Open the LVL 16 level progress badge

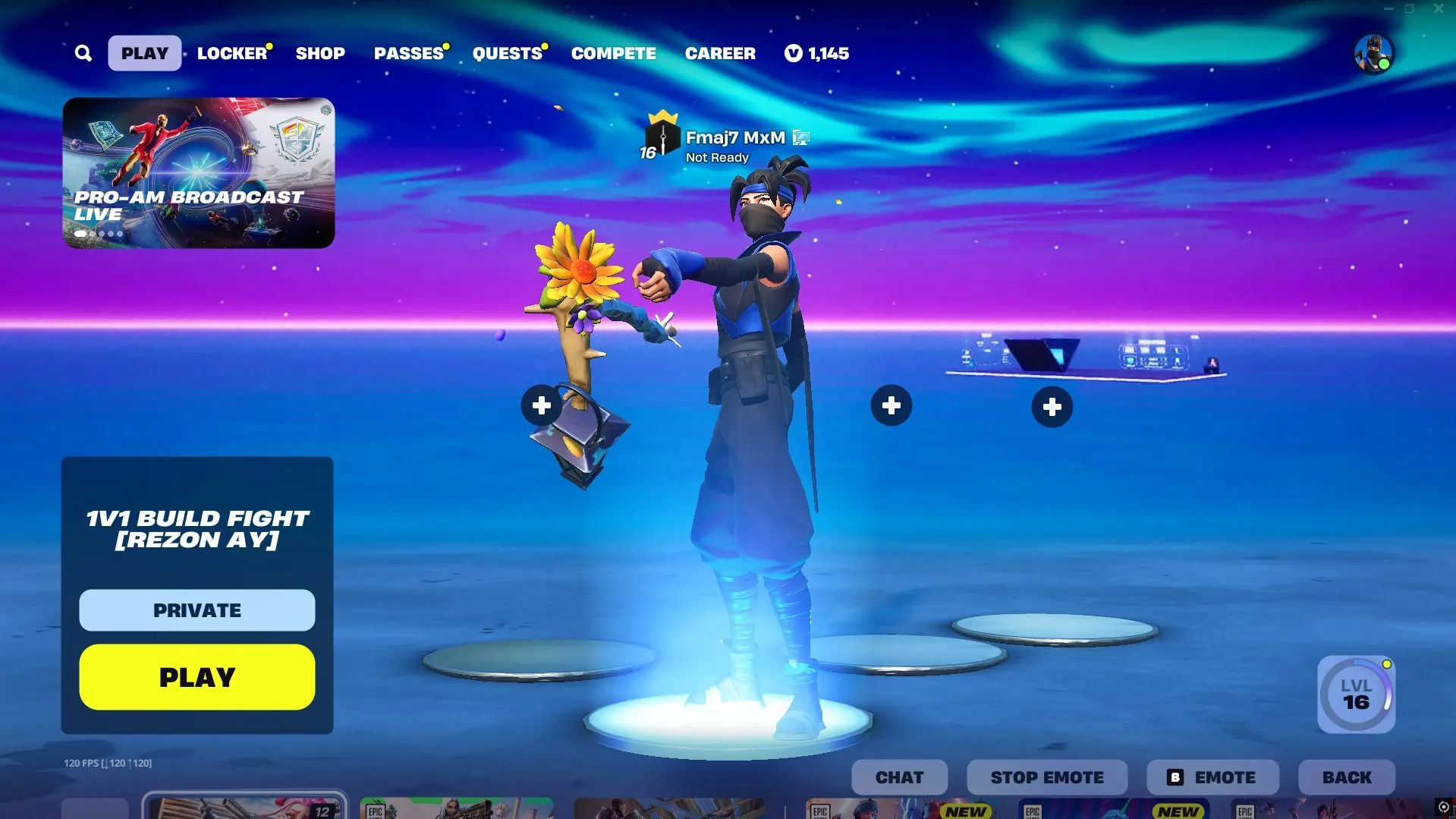[1356, 695]
